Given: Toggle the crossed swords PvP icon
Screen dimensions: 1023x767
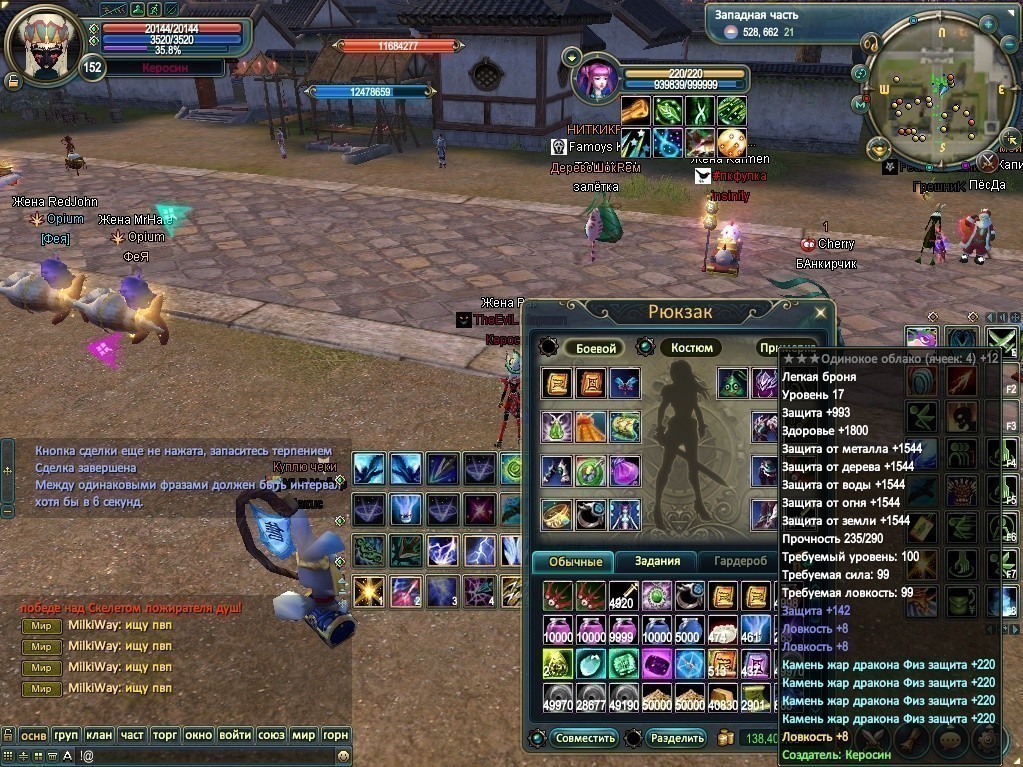Looking at the screenshot, I should click(986, 161).
